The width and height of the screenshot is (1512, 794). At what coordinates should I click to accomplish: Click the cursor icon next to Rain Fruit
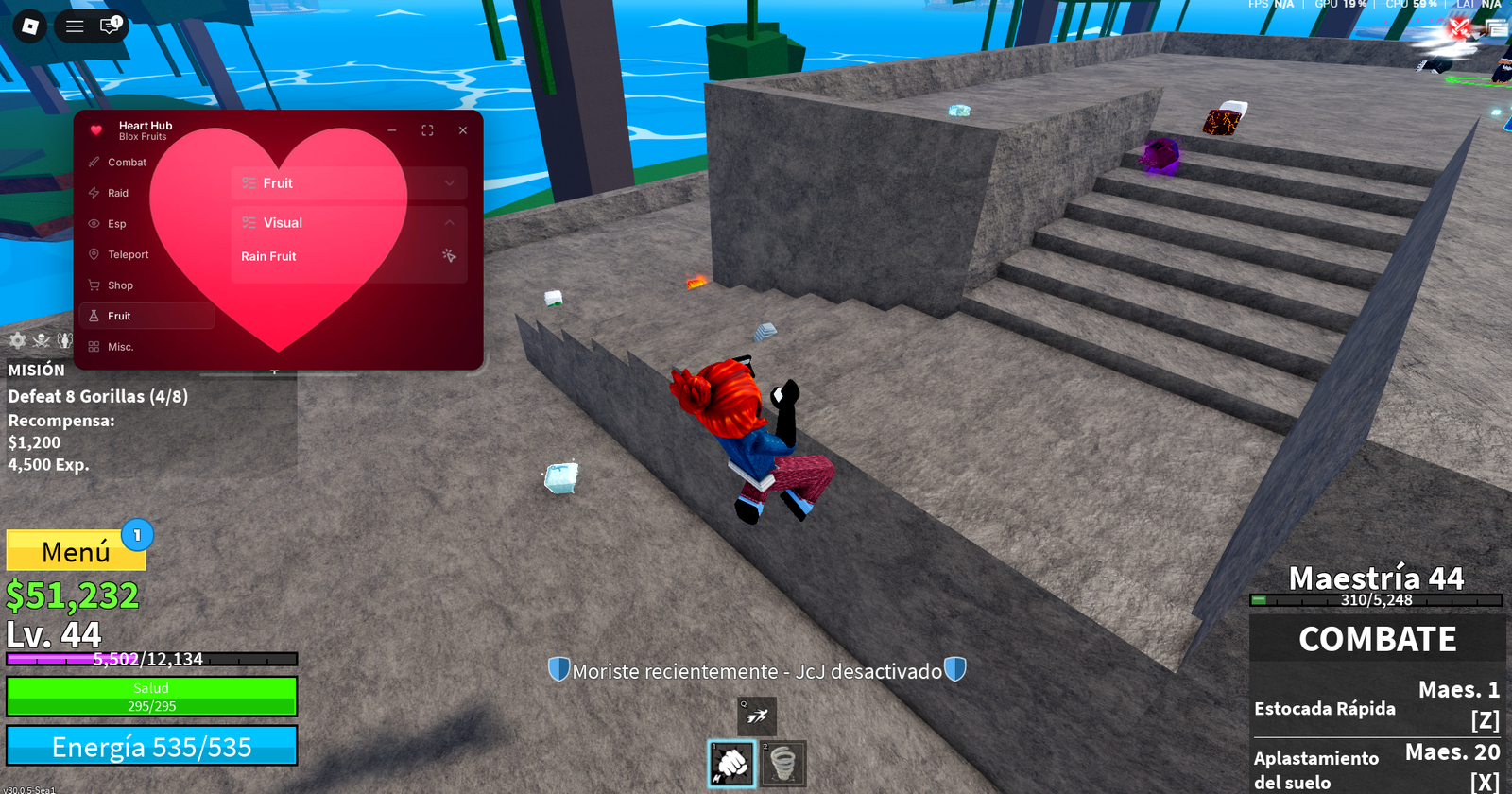(451, 256)
